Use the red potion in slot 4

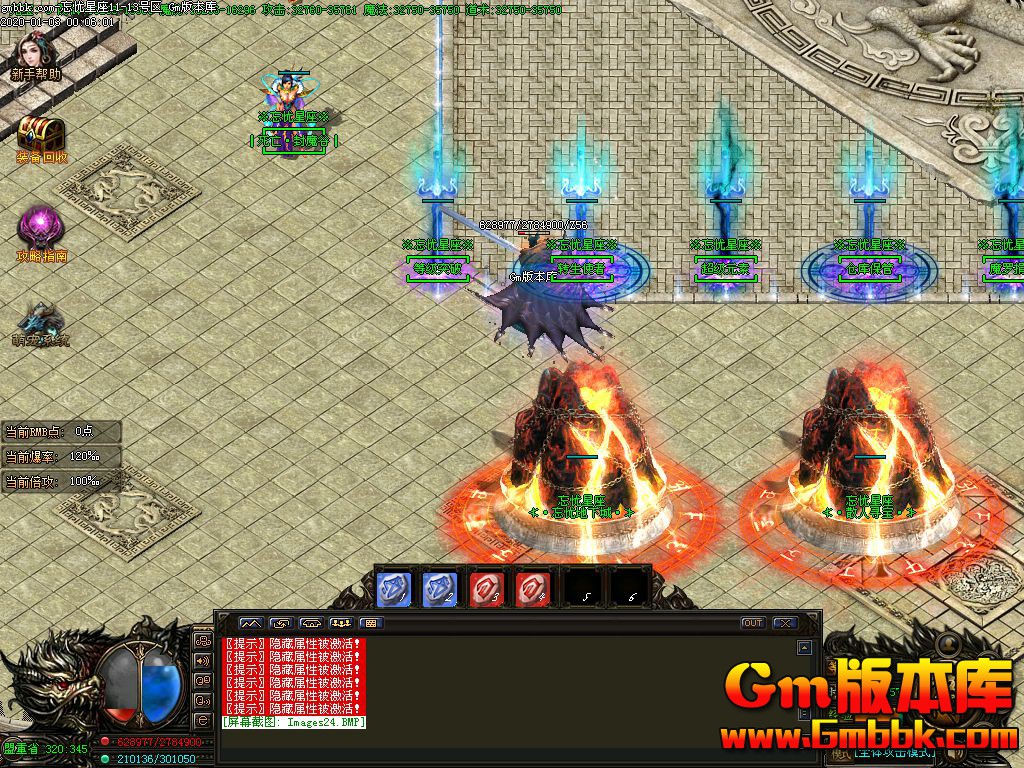pyautogui.click(x=532, y=588)
